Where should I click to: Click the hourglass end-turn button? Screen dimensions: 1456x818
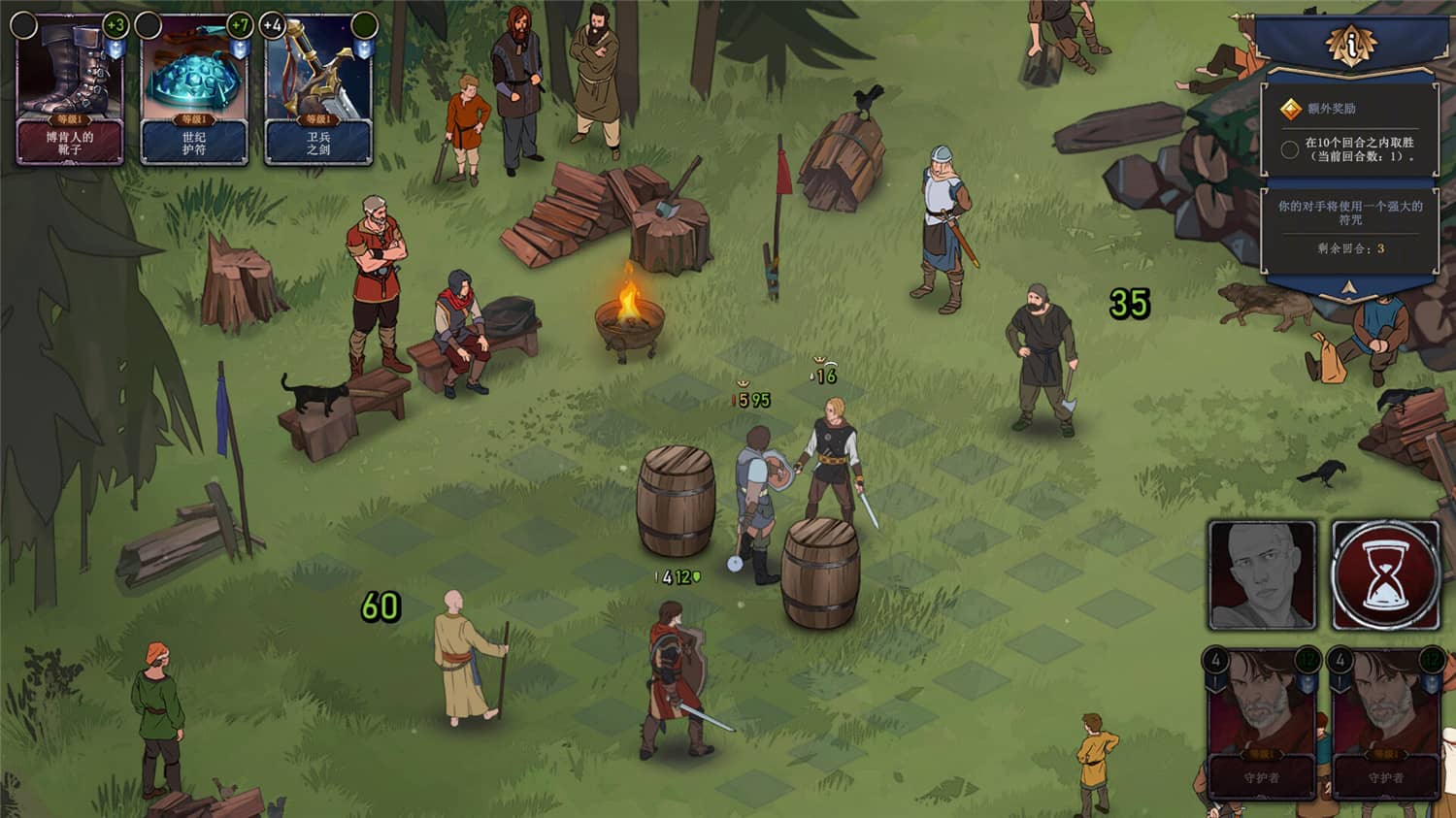(1385, 573)
